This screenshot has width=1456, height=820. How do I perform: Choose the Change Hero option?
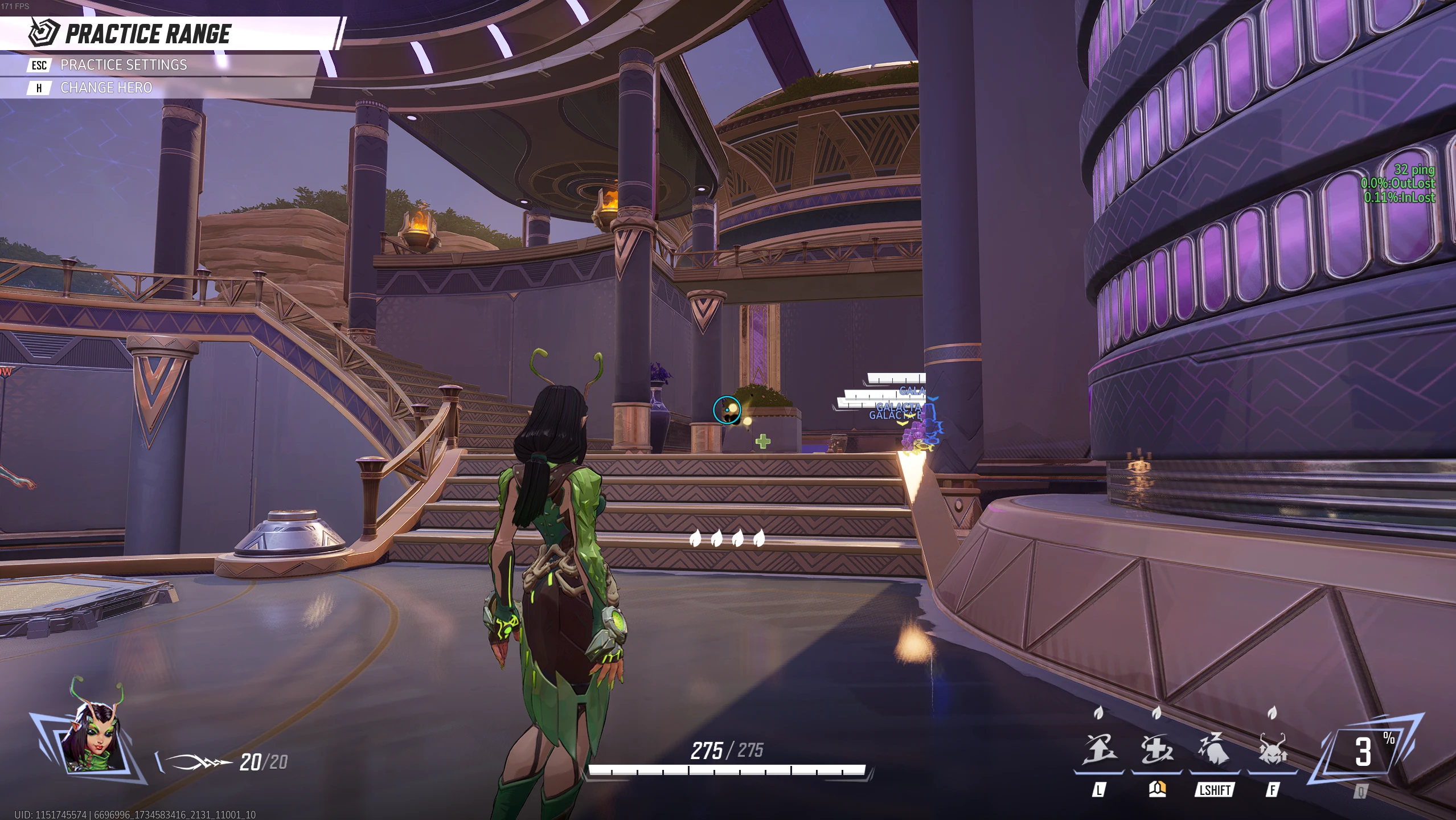[x=106, y=88]
